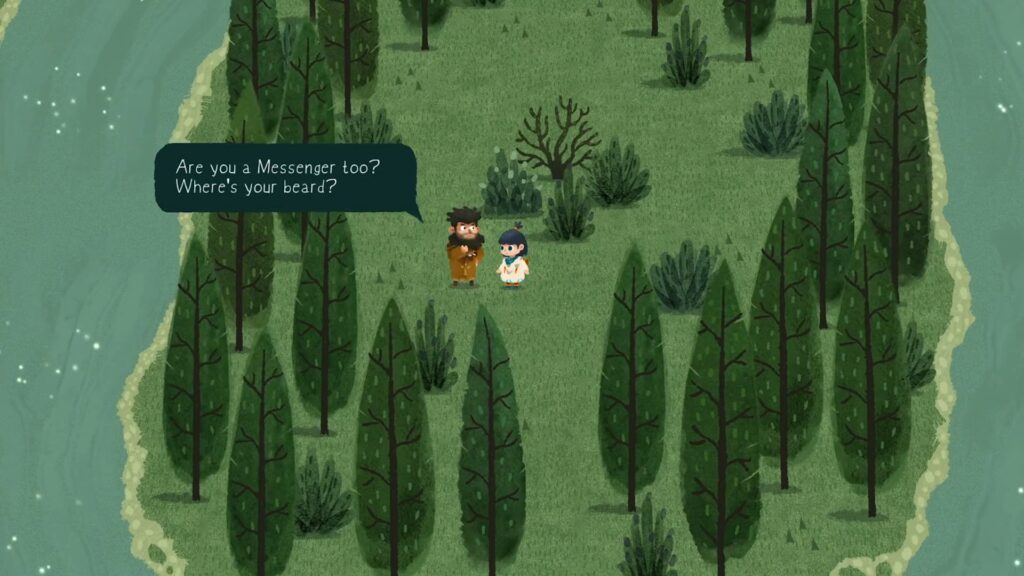Image resolution: width=1024 pixels, height=576 pixels.
Task: Advance the "Are you a Messenger too?" speech bubble
Action: (285, 177)
